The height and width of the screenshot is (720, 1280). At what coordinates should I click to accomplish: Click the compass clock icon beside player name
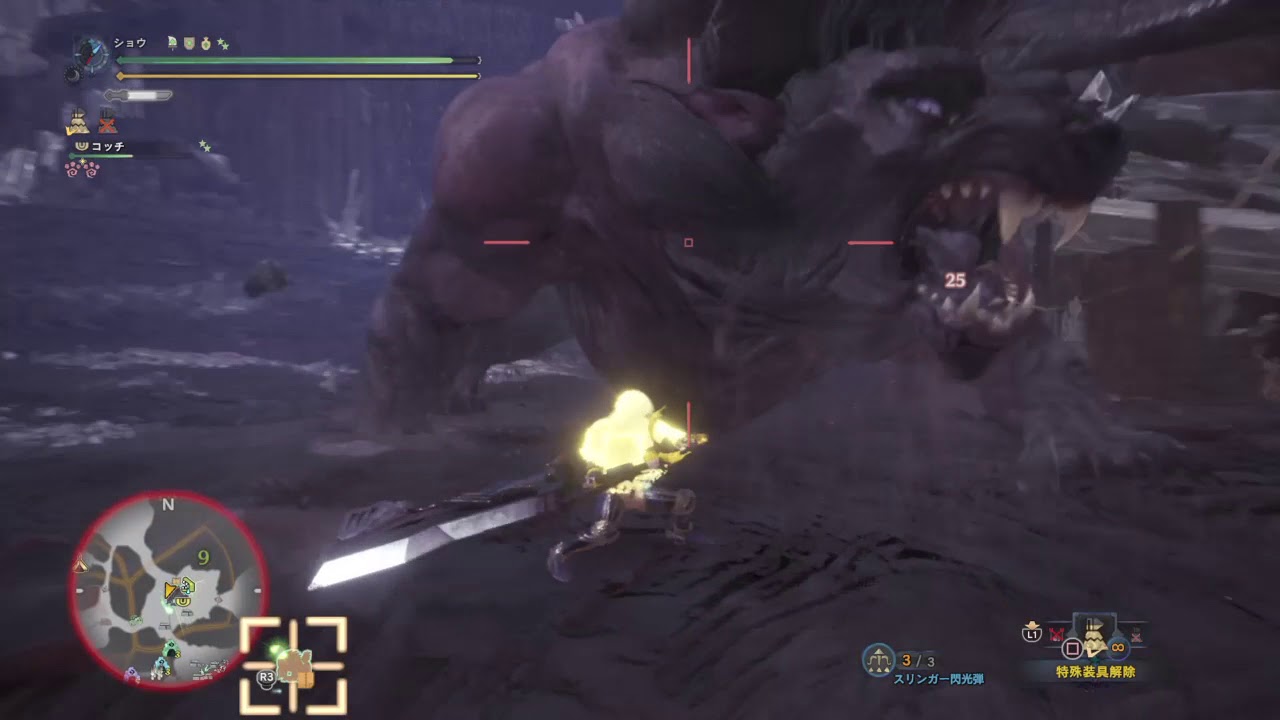click(x=92, y=52)
